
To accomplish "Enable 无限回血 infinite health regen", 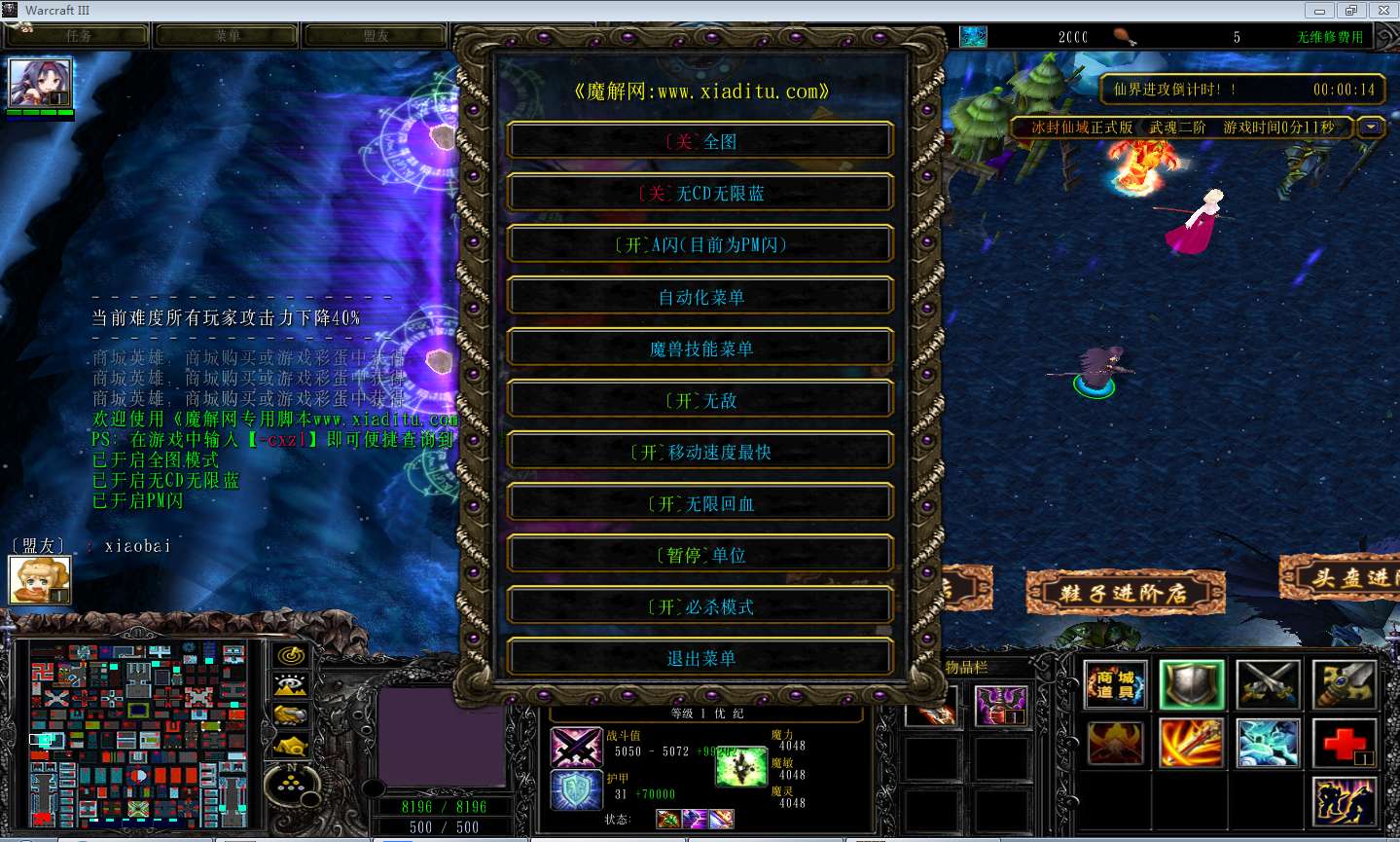I will point(700,503).
